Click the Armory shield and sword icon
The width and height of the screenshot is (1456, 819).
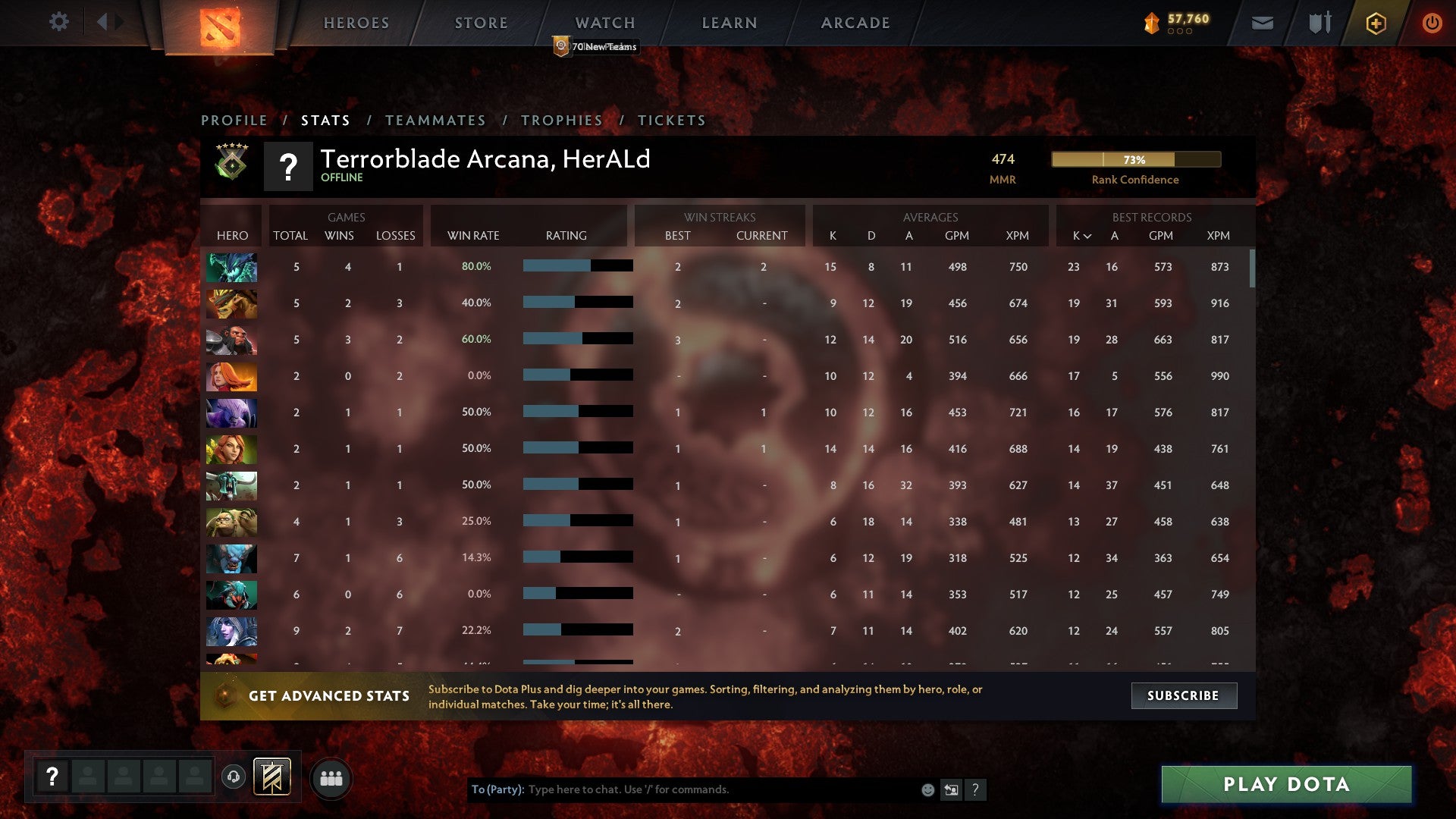(x=1319, y=23)
